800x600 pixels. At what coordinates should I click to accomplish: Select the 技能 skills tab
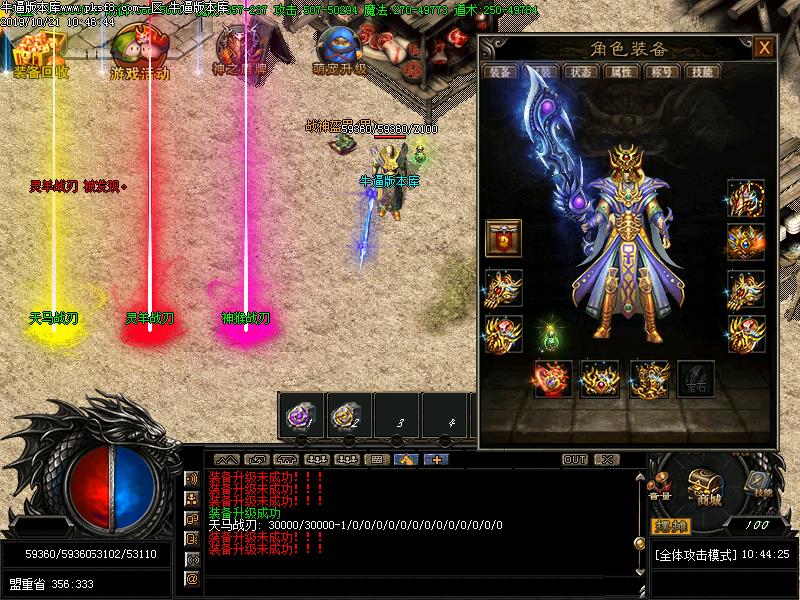coord(702,72)
